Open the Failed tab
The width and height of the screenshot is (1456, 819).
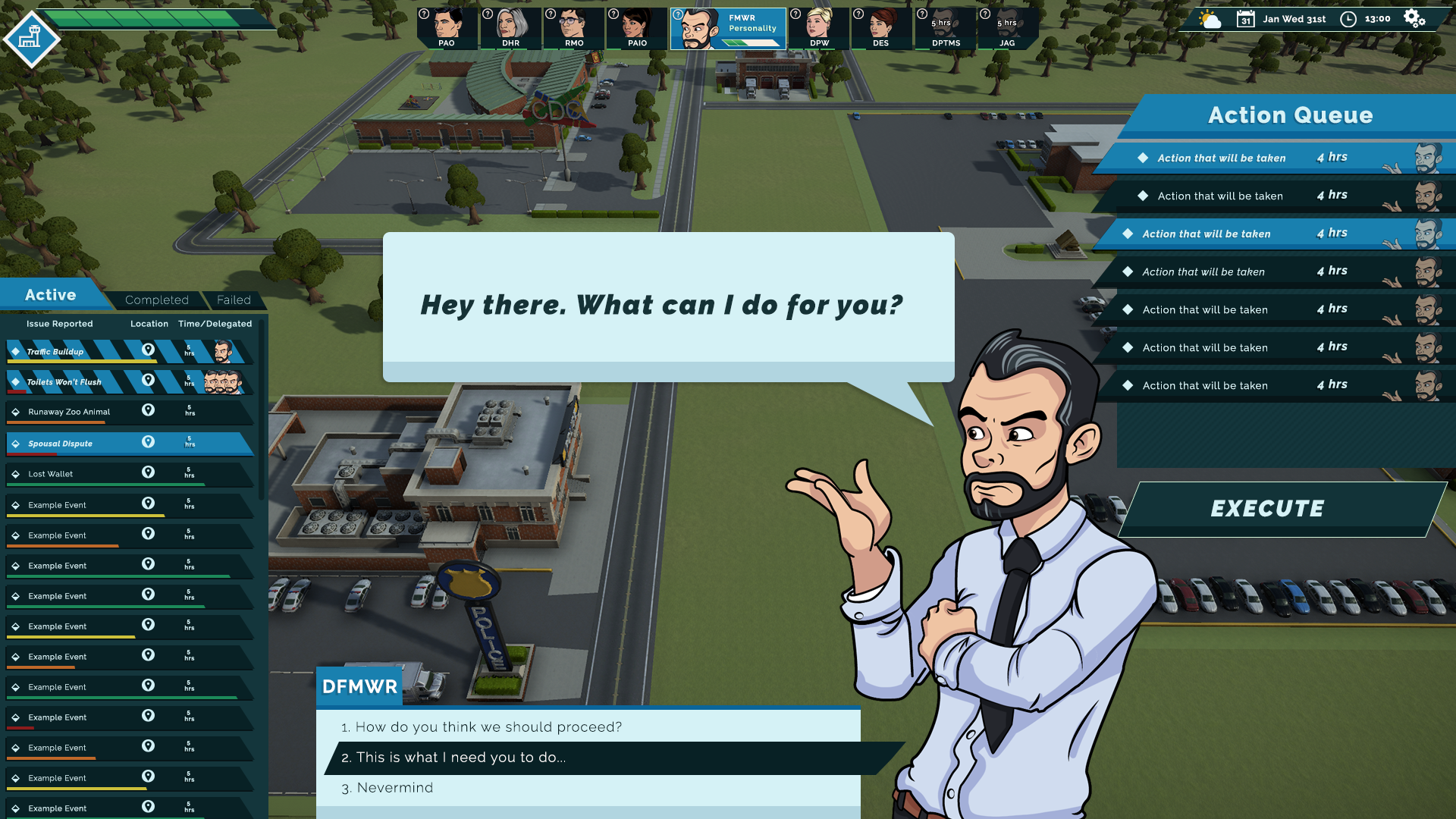tap(235, 300)
